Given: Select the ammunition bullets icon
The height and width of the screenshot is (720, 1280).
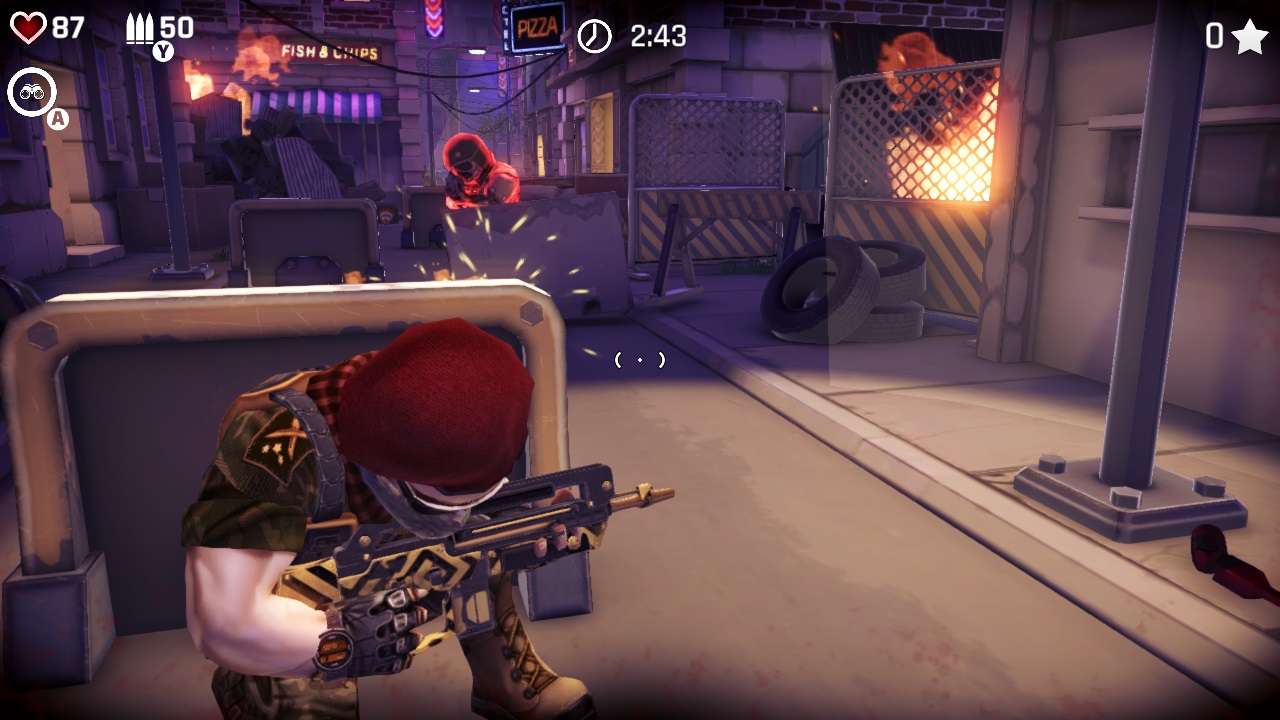Looking at the screenshot, I should (x=140, y=27).
